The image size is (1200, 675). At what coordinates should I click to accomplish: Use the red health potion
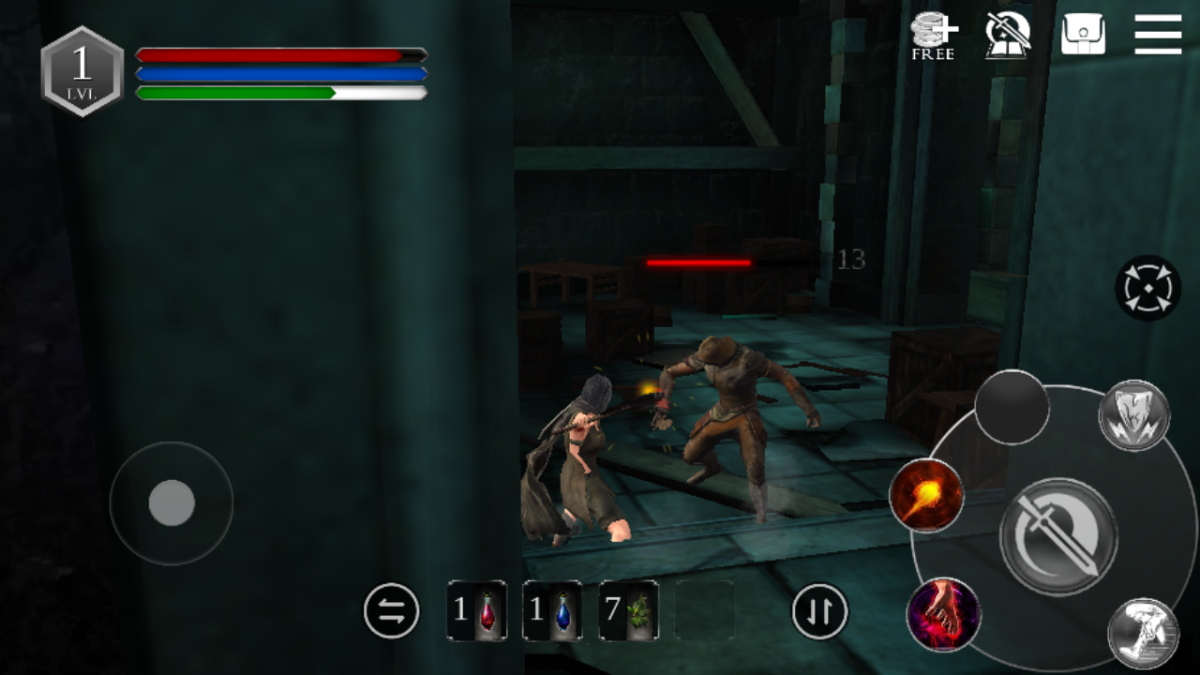477,610
